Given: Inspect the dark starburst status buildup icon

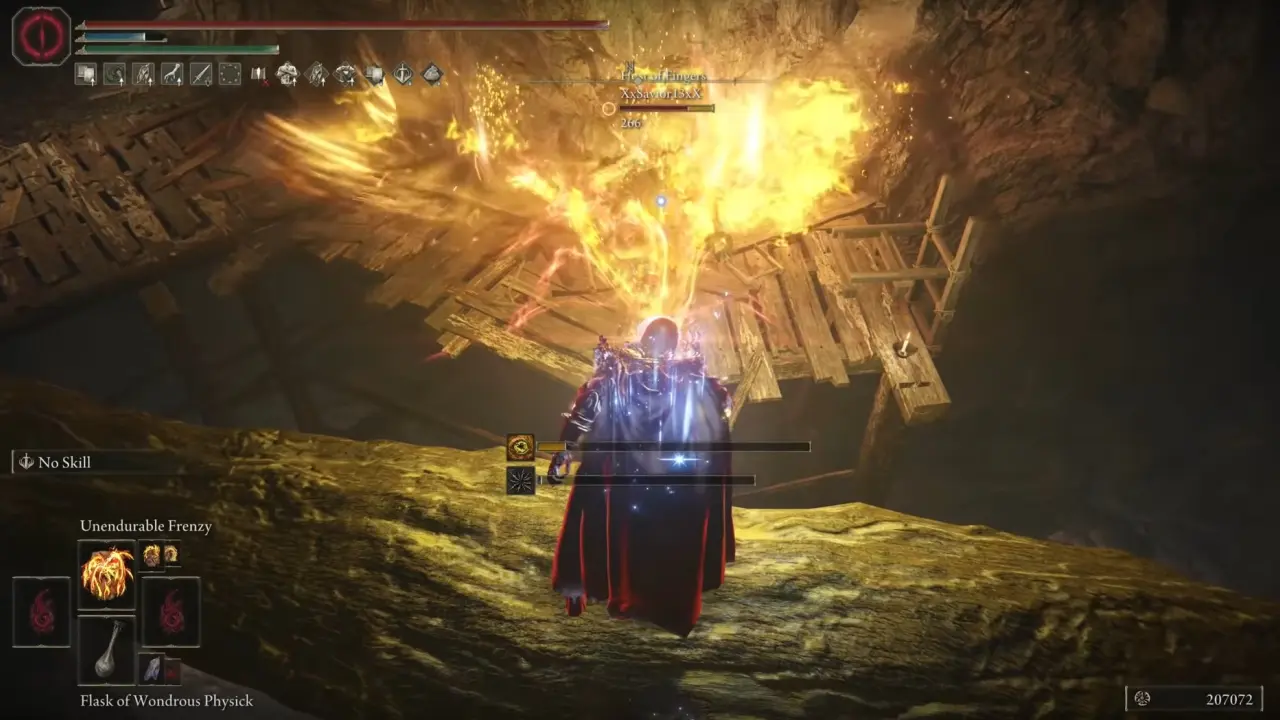Looking at the screenshot, I should [x=521, y=480].
